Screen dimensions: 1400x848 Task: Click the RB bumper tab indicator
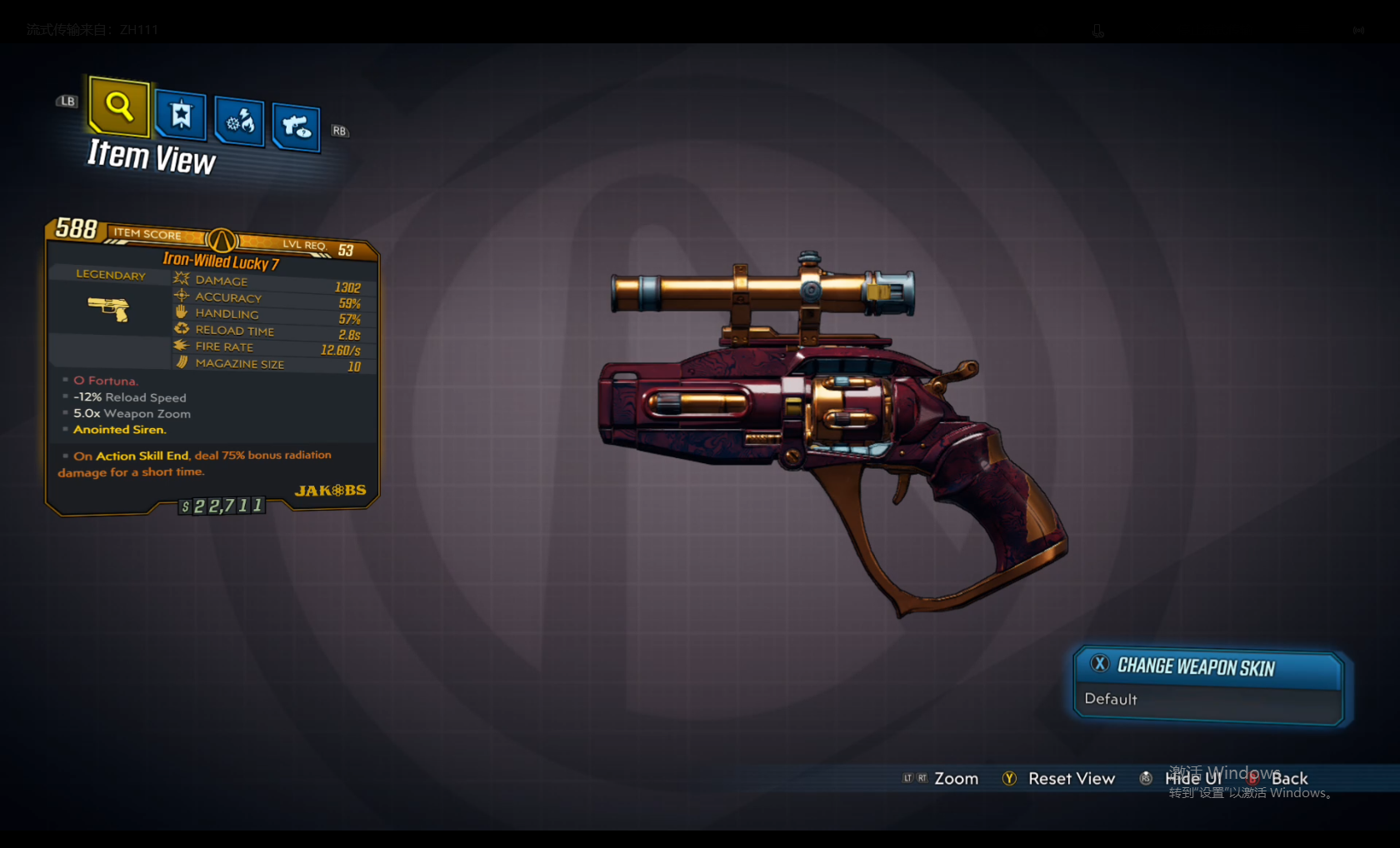(x=339, y=131)
